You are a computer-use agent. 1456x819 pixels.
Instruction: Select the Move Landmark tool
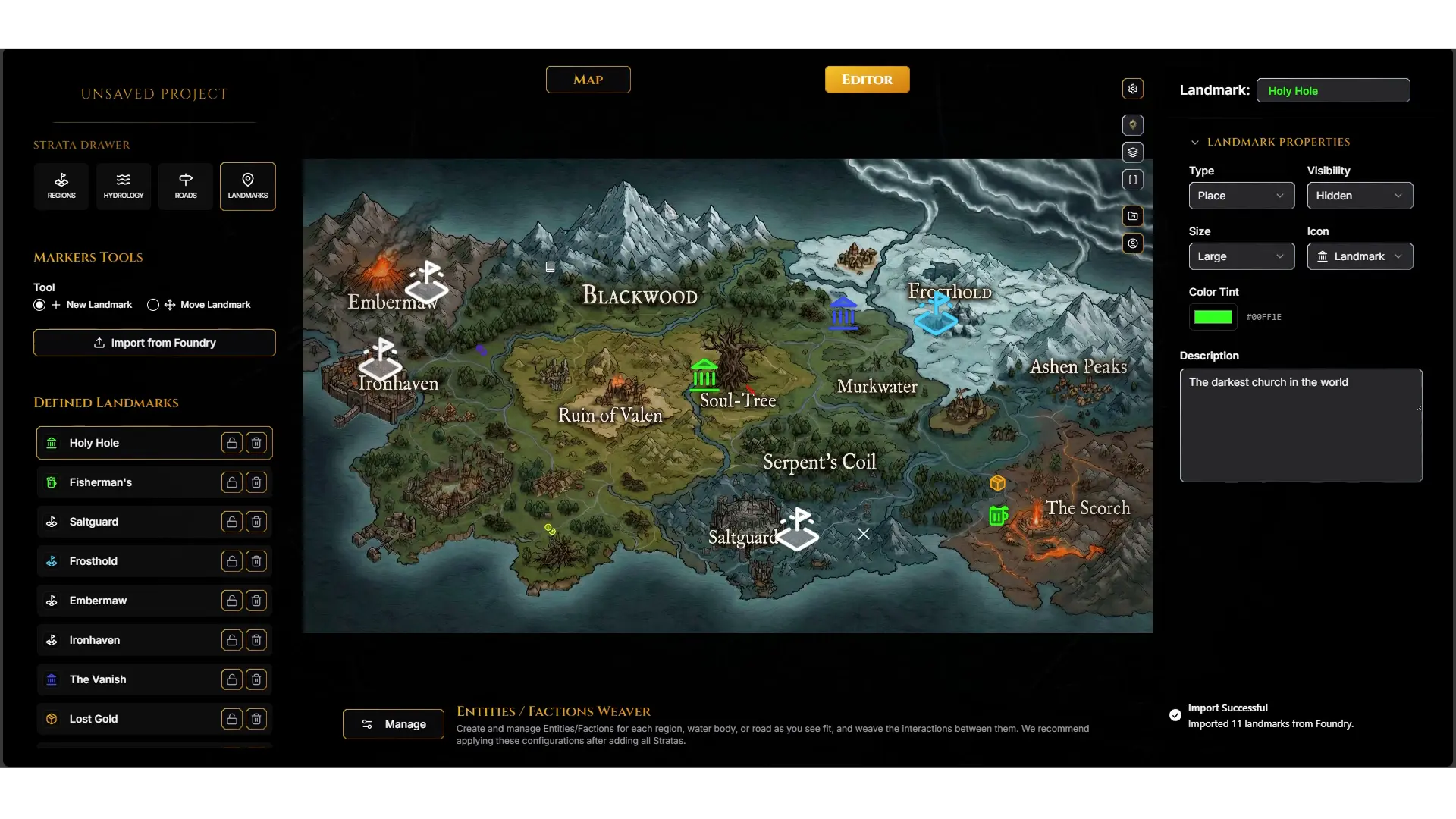153,305
